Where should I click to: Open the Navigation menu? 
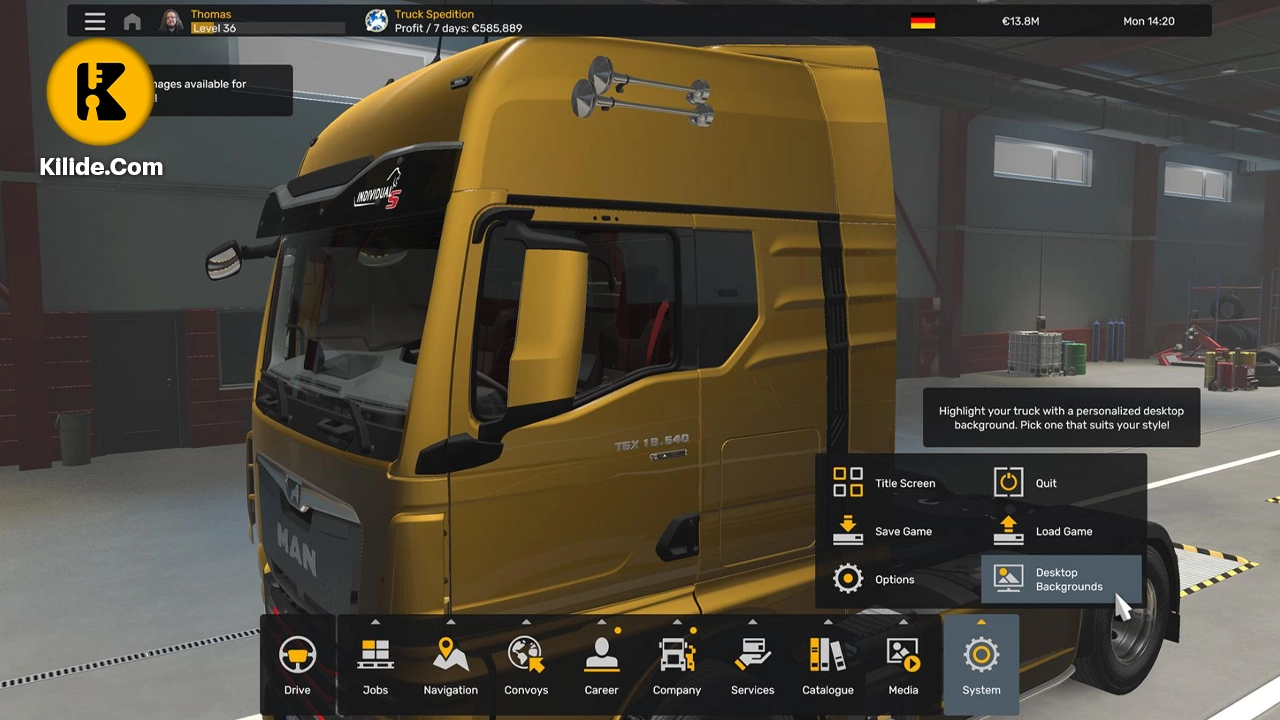(450, 665)
